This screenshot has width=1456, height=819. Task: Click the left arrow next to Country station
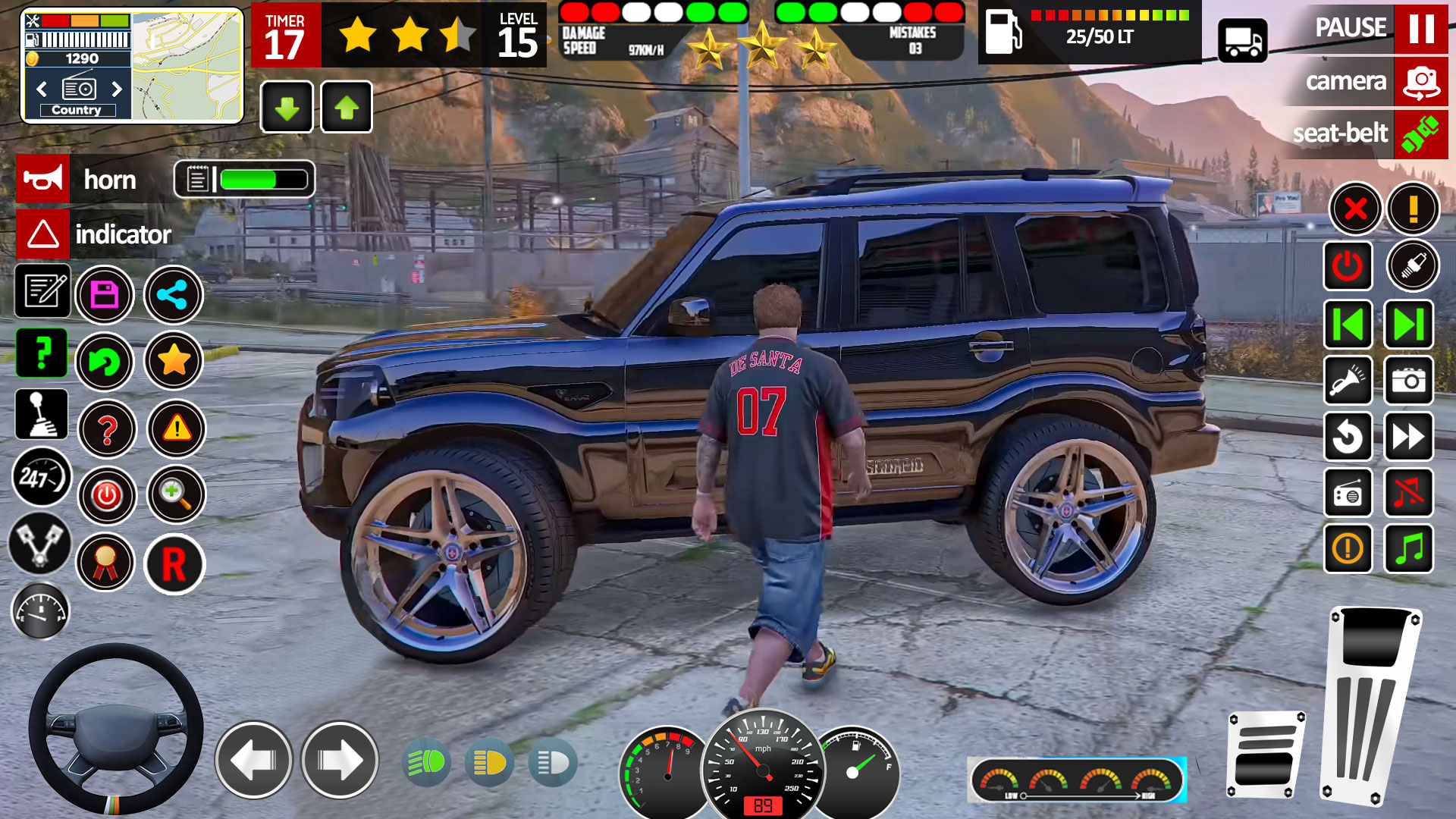(x=43, y=89)
